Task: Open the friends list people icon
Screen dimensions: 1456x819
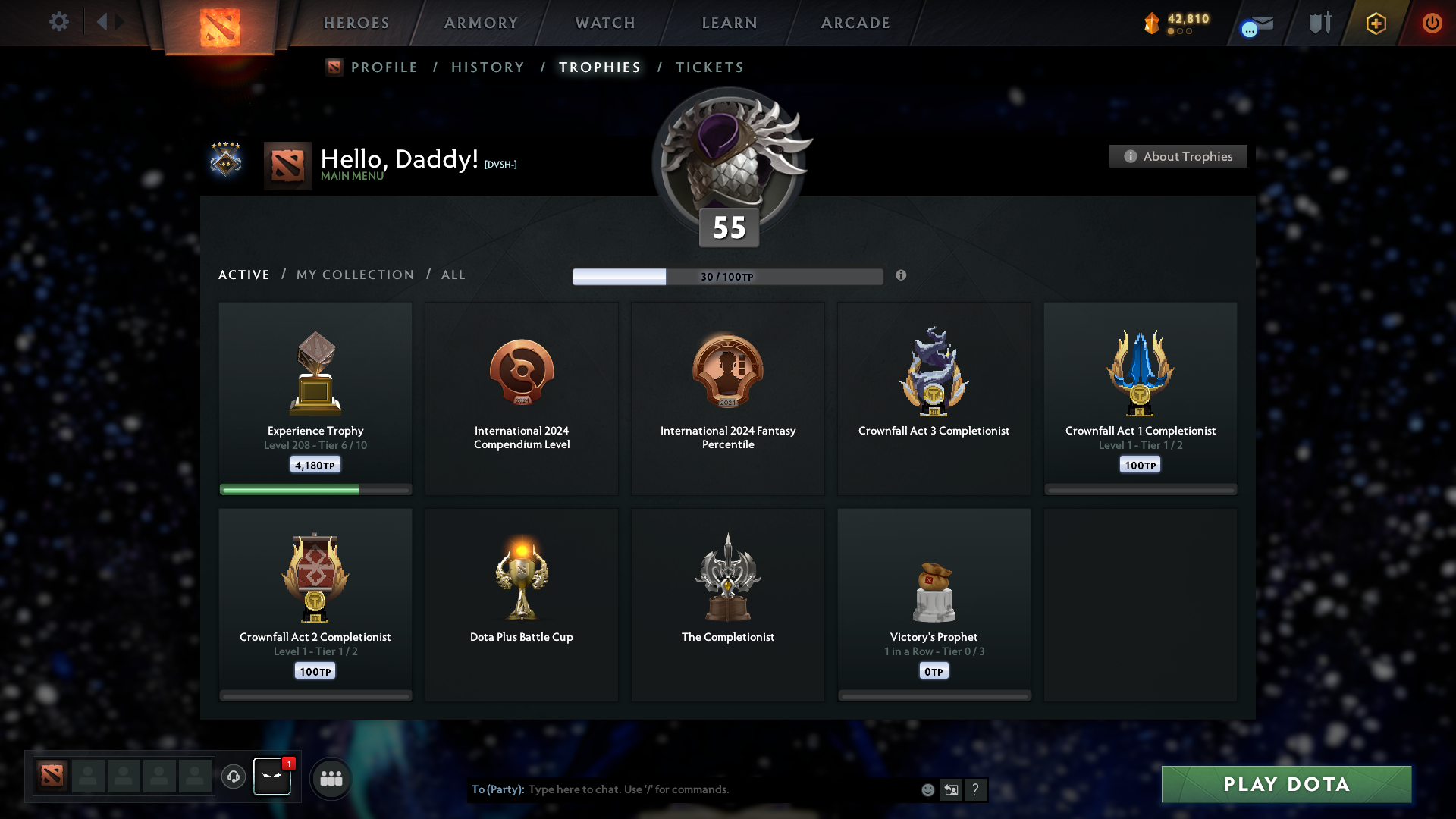Action: 330,777
